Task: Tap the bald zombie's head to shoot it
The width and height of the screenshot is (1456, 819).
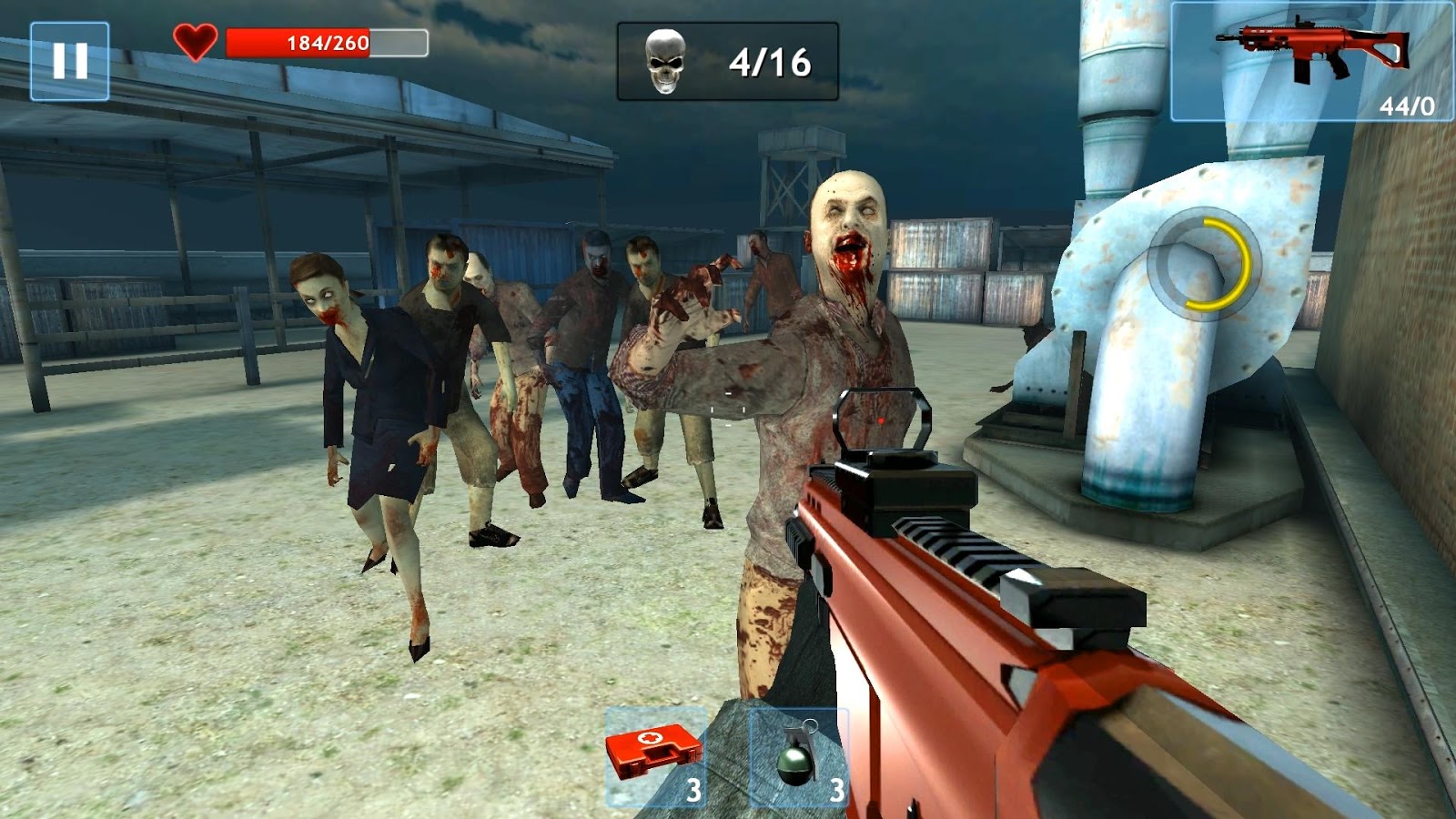Action: (844, 218)
